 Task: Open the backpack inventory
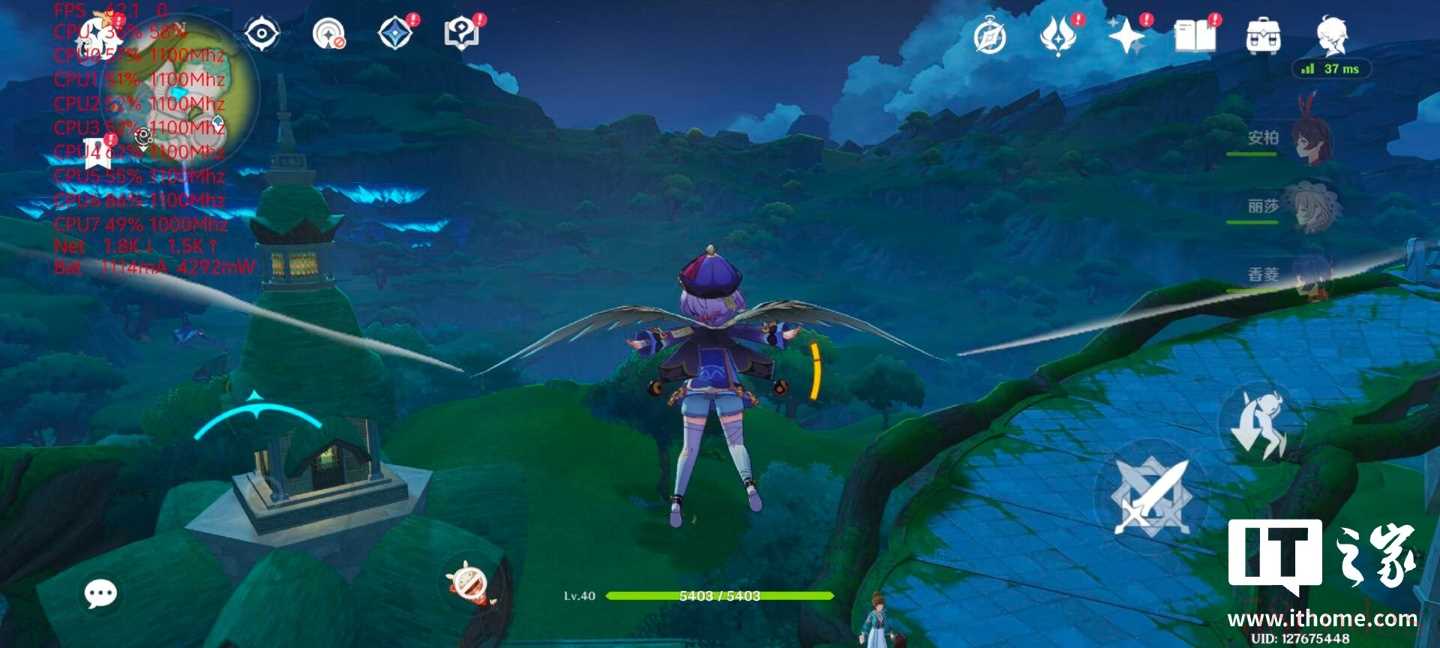pos(1264,37)
